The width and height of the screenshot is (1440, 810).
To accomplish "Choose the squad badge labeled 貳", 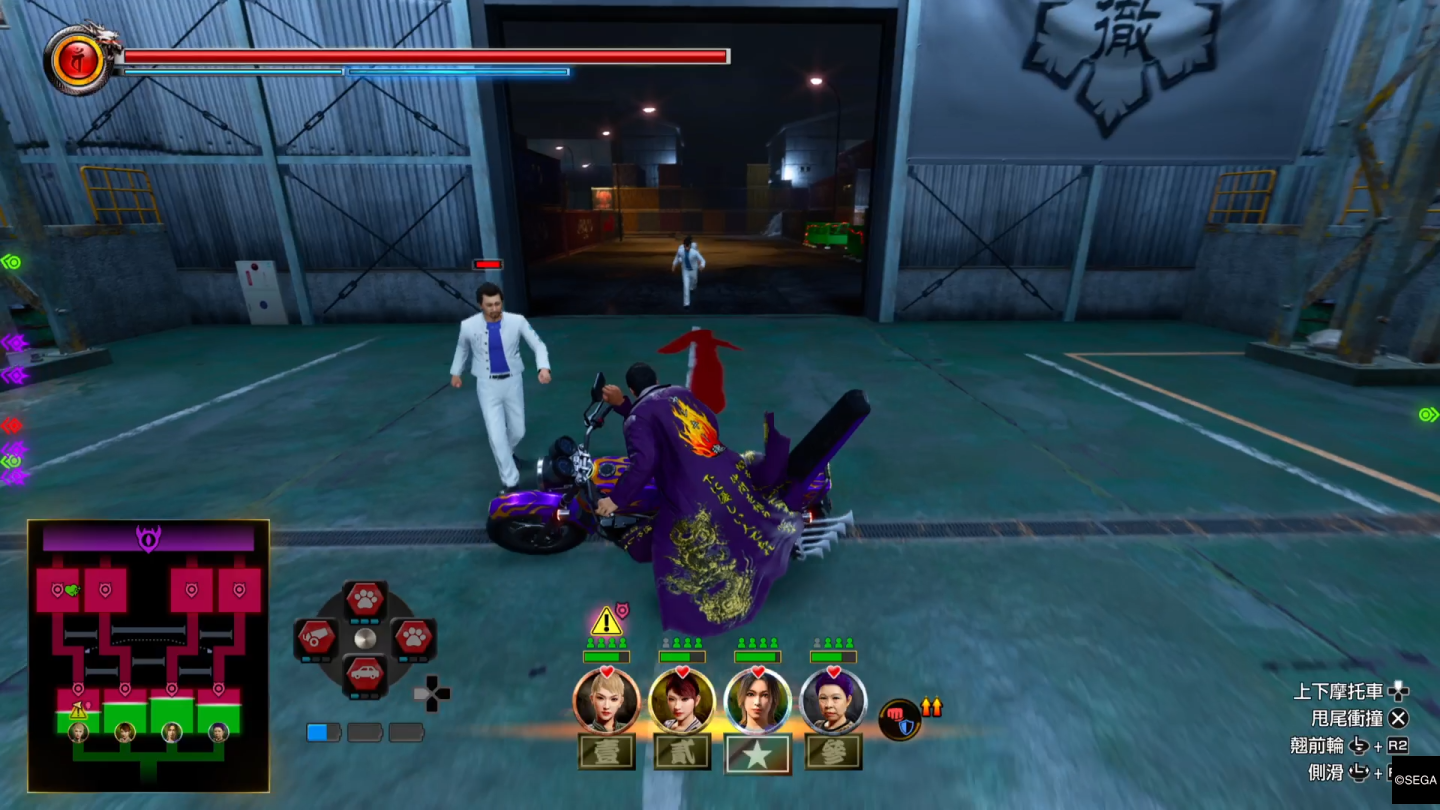I will point(682,753).
